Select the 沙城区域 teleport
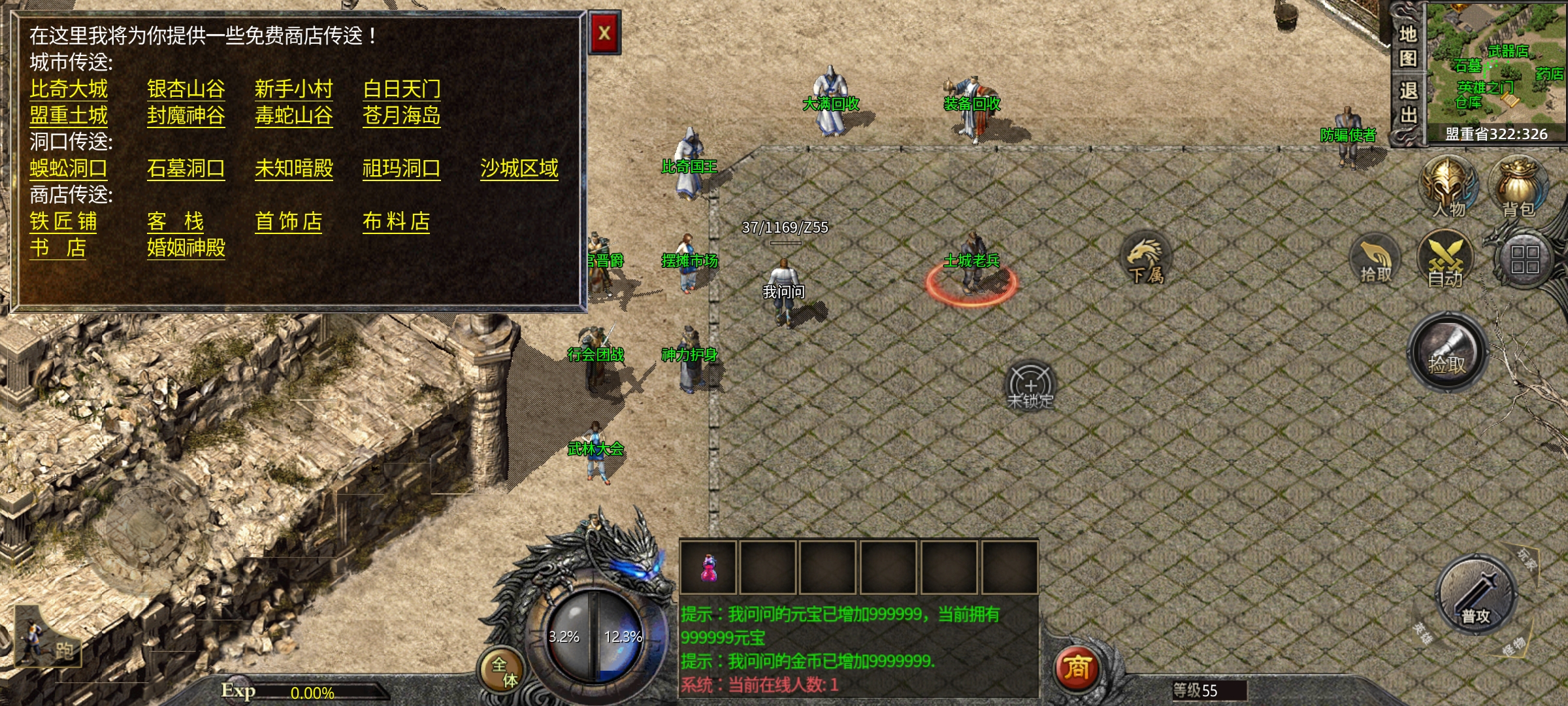The height and width of the screenshot is (706, 1568). [519, 169]
